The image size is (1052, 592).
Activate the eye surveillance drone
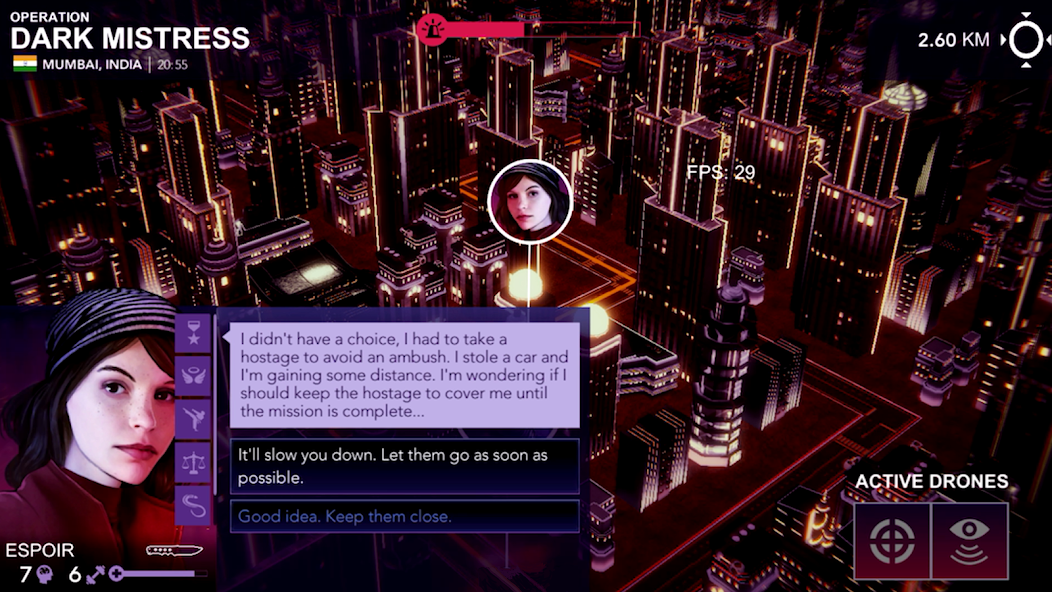(x=969, y=541)
